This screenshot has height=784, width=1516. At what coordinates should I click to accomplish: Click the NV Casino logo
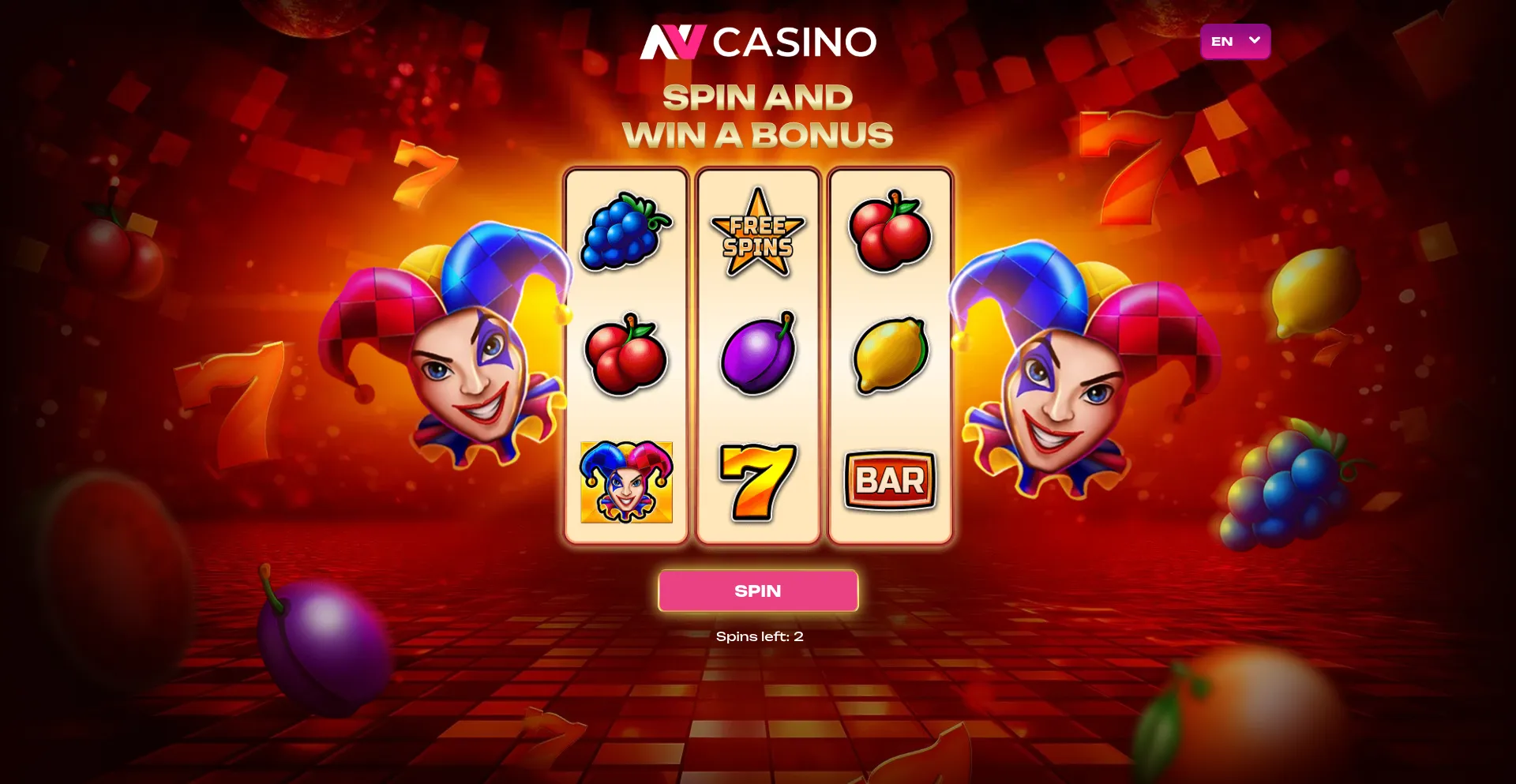758,43
